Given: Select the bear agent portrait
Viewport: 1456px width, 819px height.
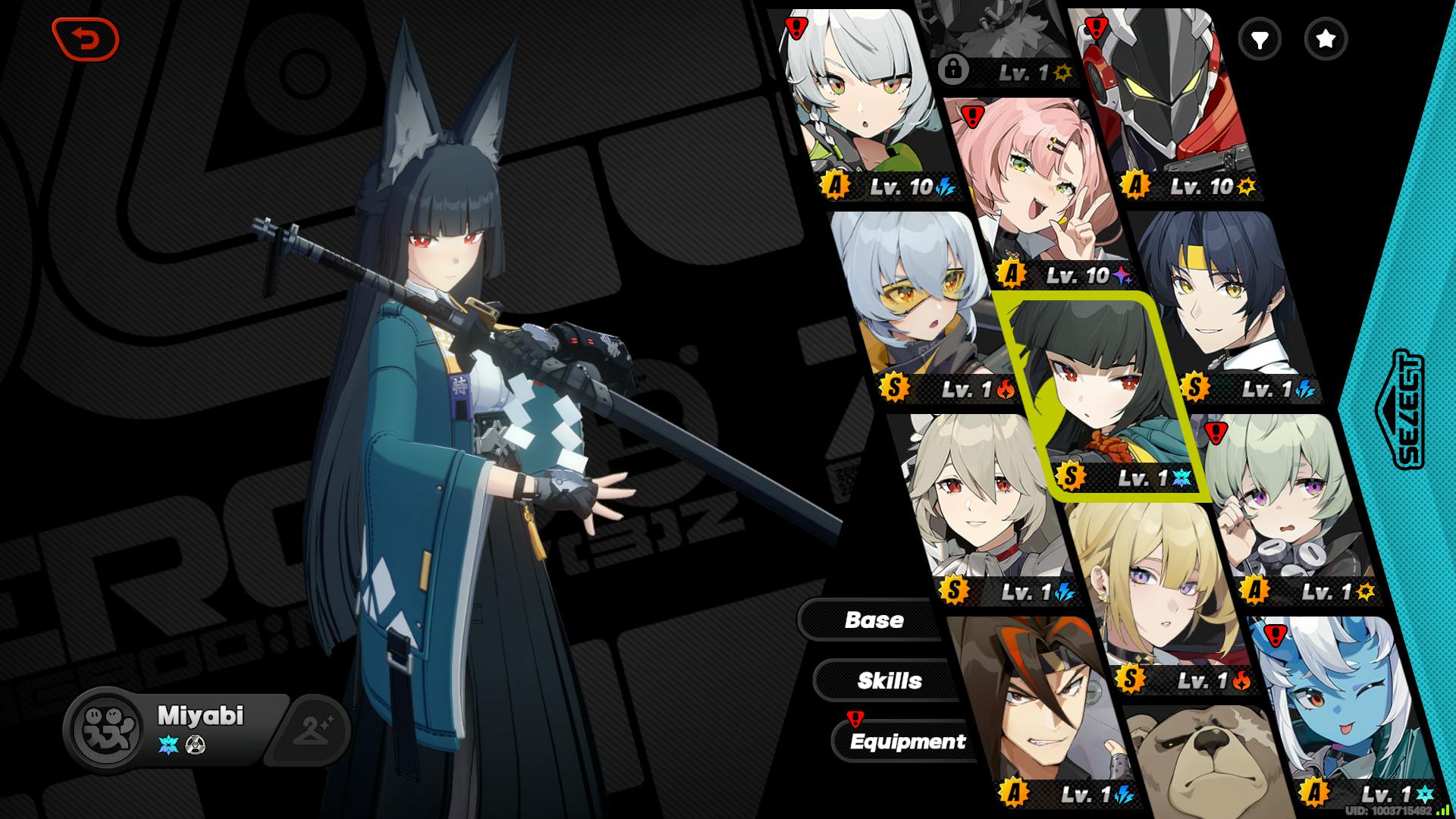Looking at the screenshot, I should click(1206, 766).
